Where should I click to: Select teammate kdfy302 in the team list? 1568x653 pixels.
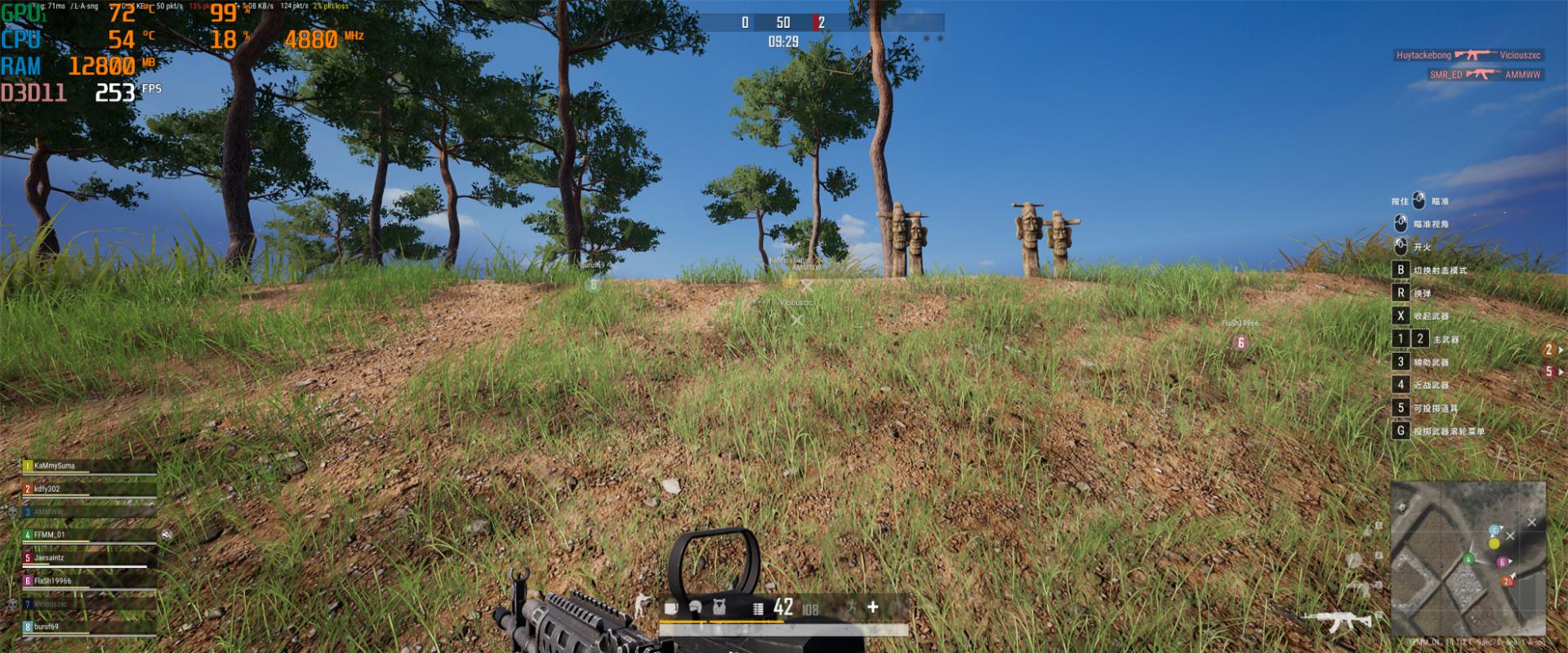click(x=47, y=489)
